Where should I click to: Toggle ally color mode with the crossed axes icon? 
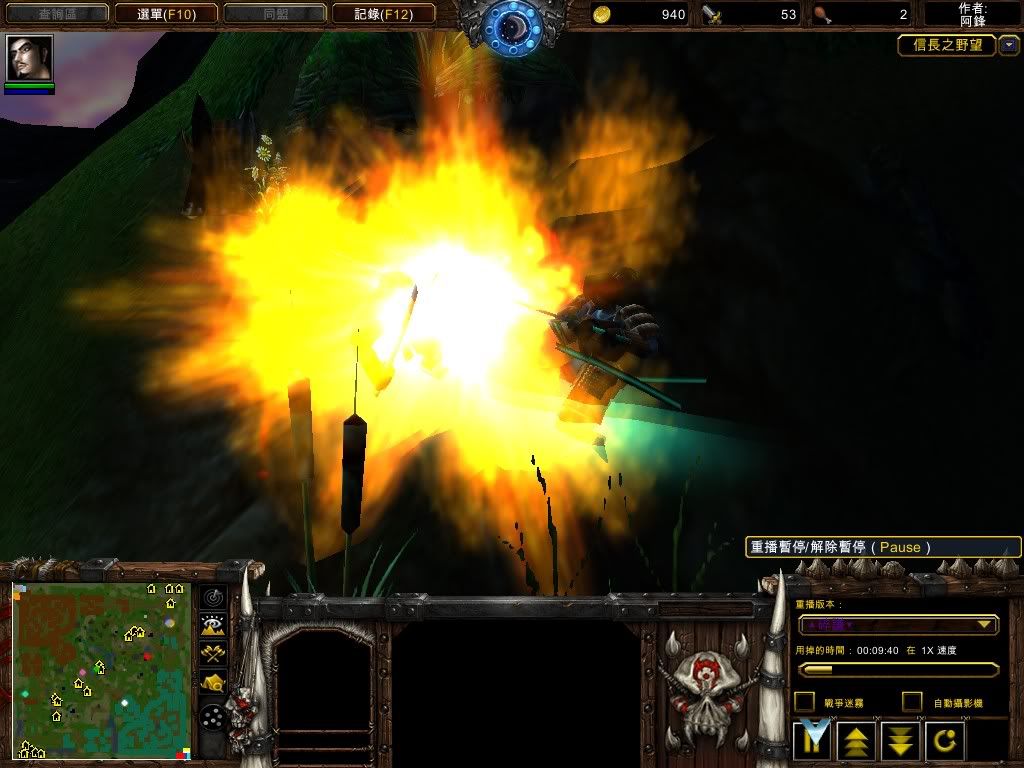point(213,653)
